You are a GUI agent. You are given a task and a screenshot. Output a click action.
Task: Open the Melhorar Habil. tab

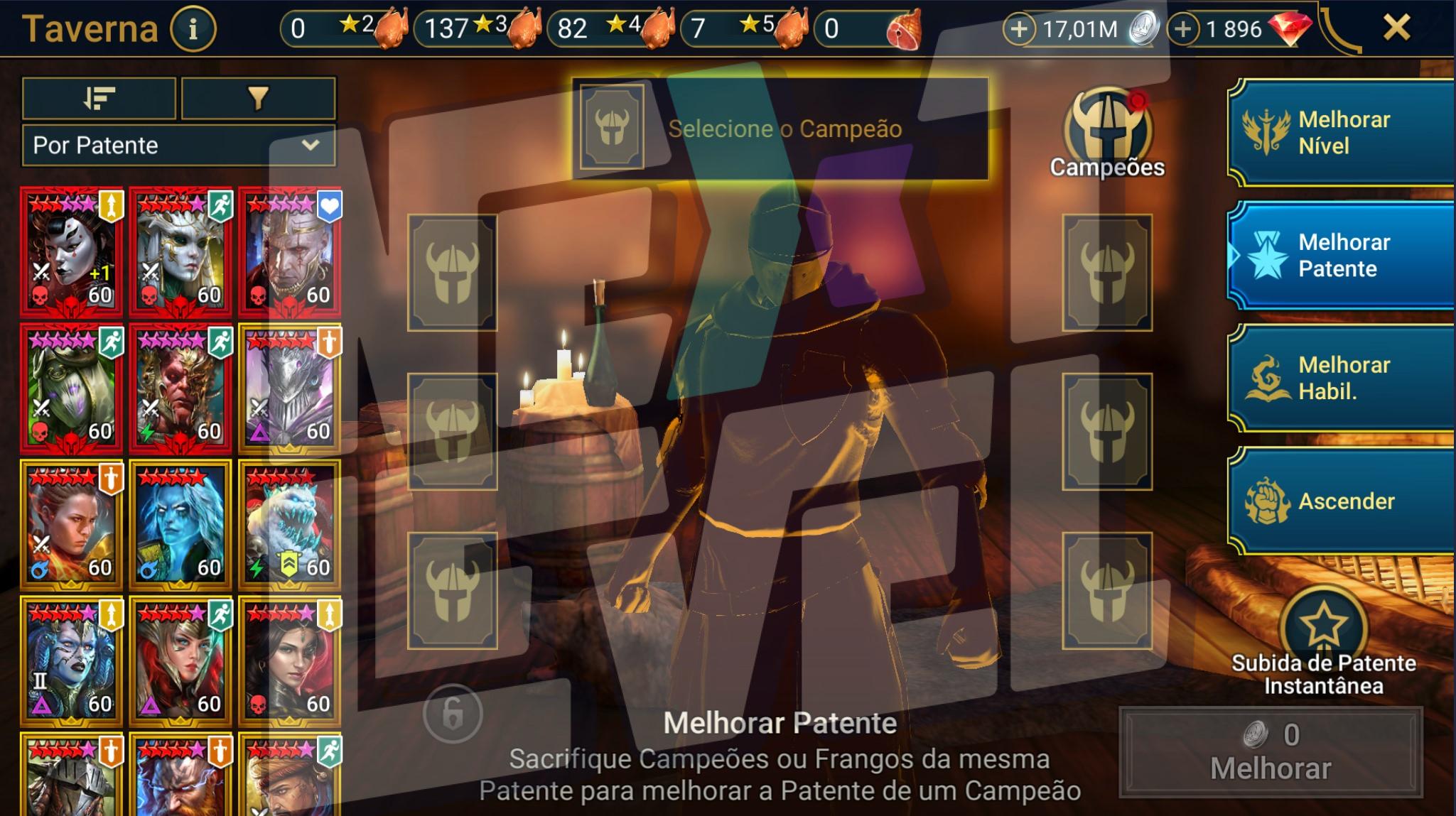(1342, 379)
